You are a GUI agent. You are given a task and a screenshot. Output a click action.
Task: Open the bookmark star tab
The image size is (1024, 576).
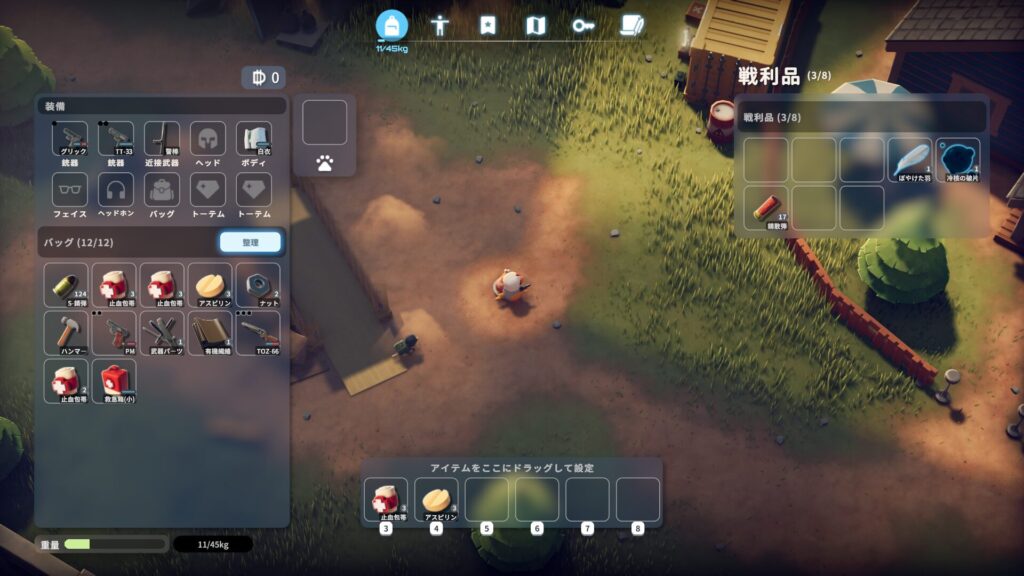click(487, 26)
